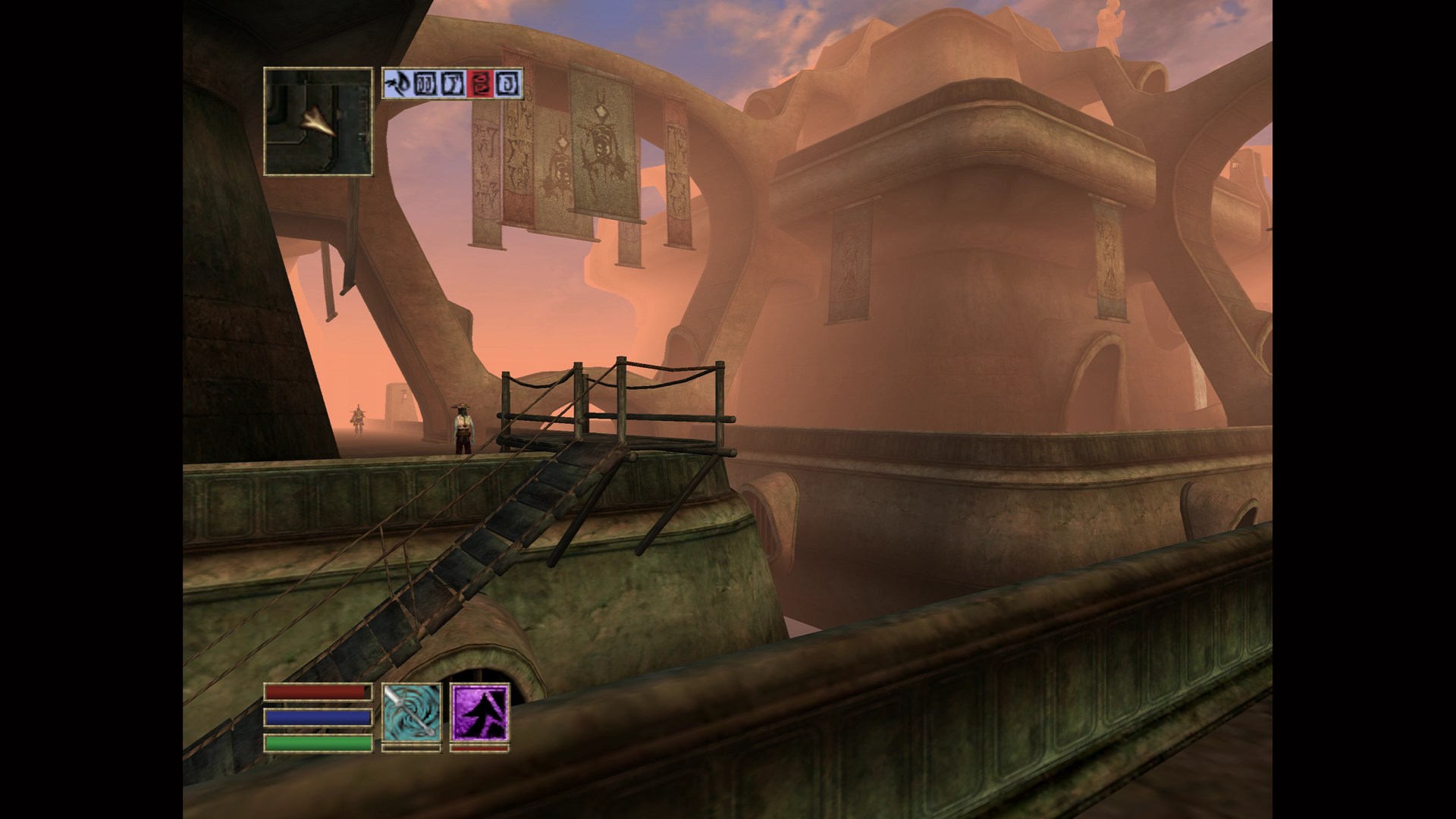The width and height of the screenshot is (1456, 819).
Task: Open the minimap with the gold arrow
Action: coord(318,121)
